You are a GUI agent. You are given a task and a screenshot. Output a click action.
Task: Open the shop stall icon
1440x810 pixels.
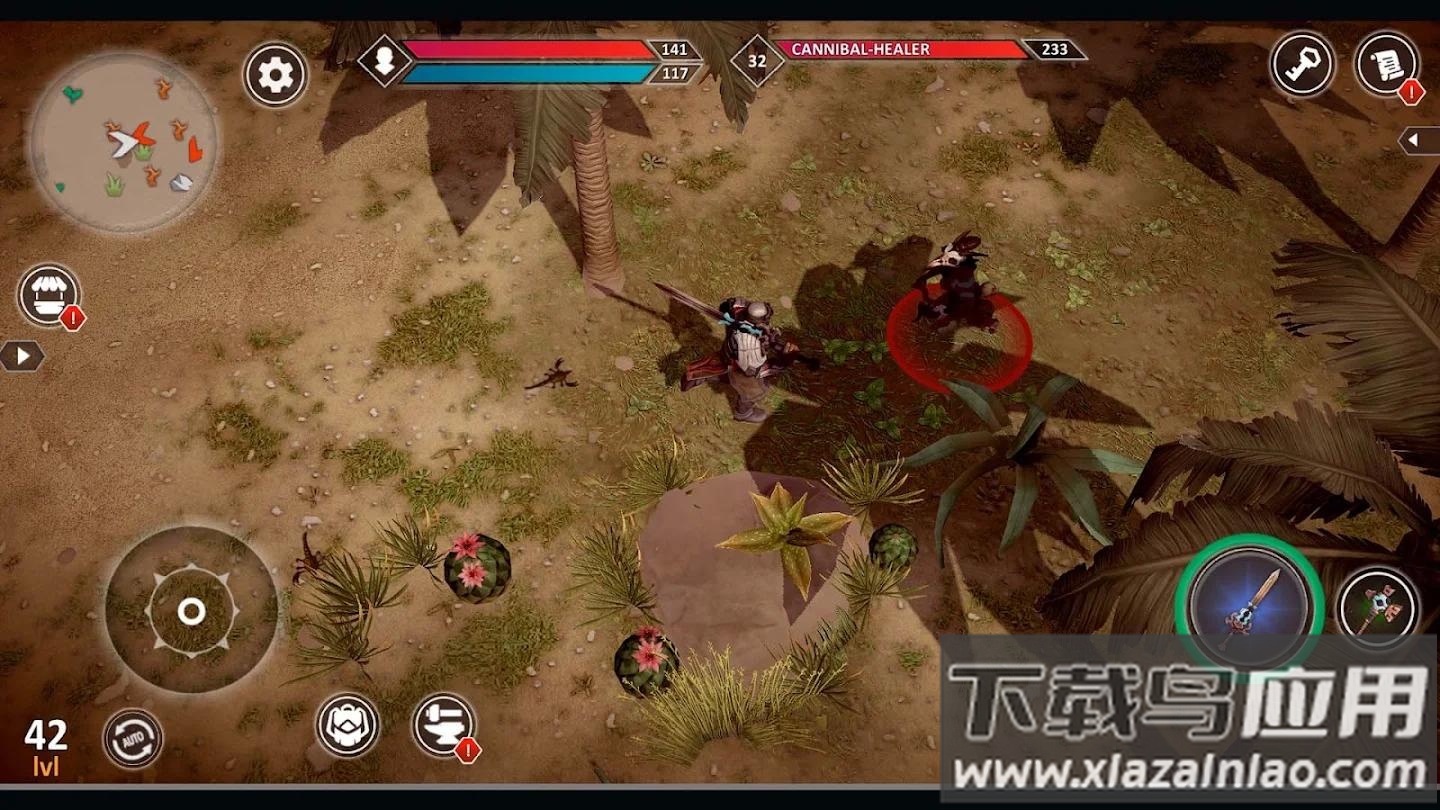[48, 295]
